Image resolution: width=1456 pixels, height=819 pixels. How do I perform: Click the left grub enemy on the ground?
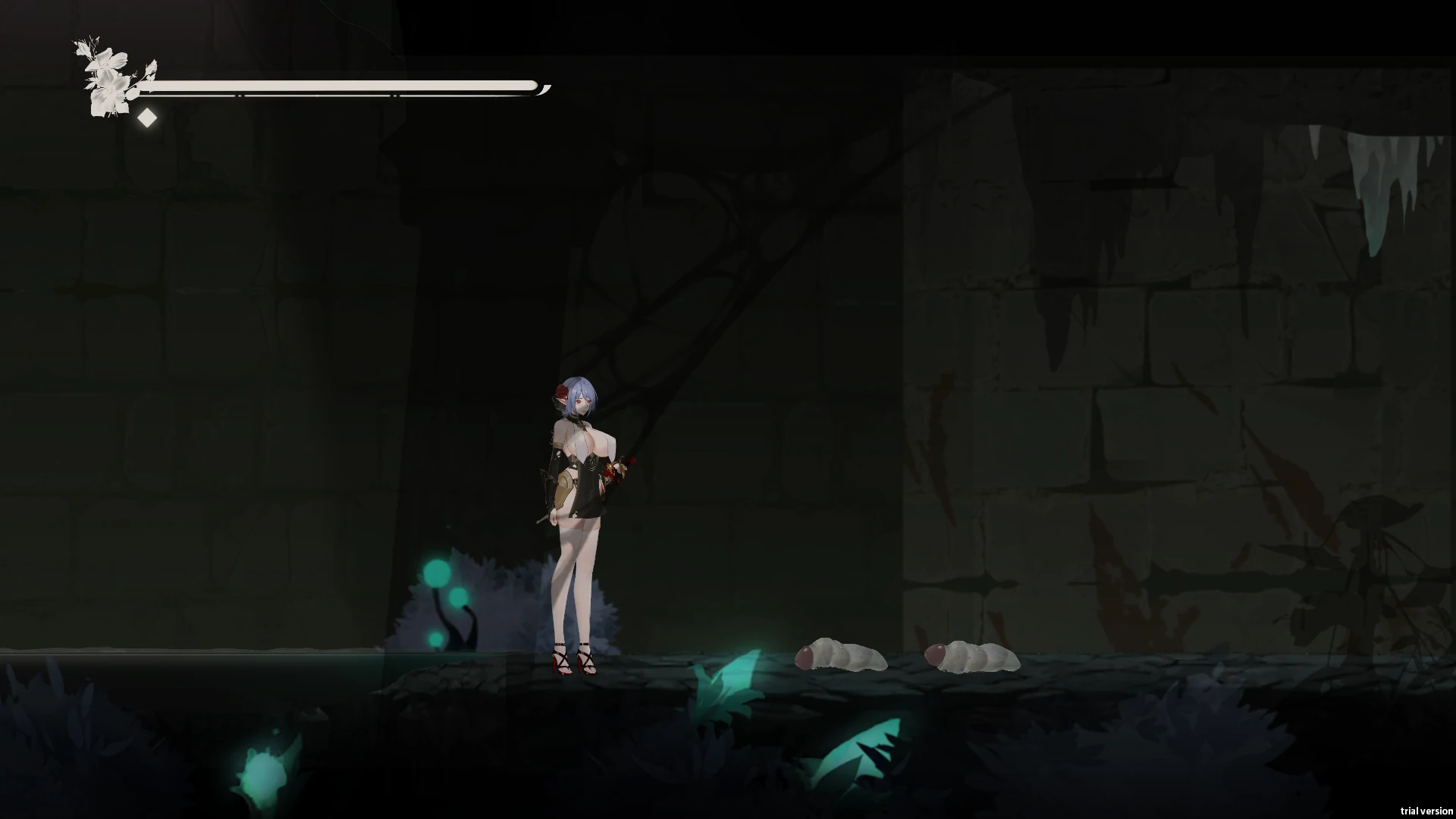842,656
